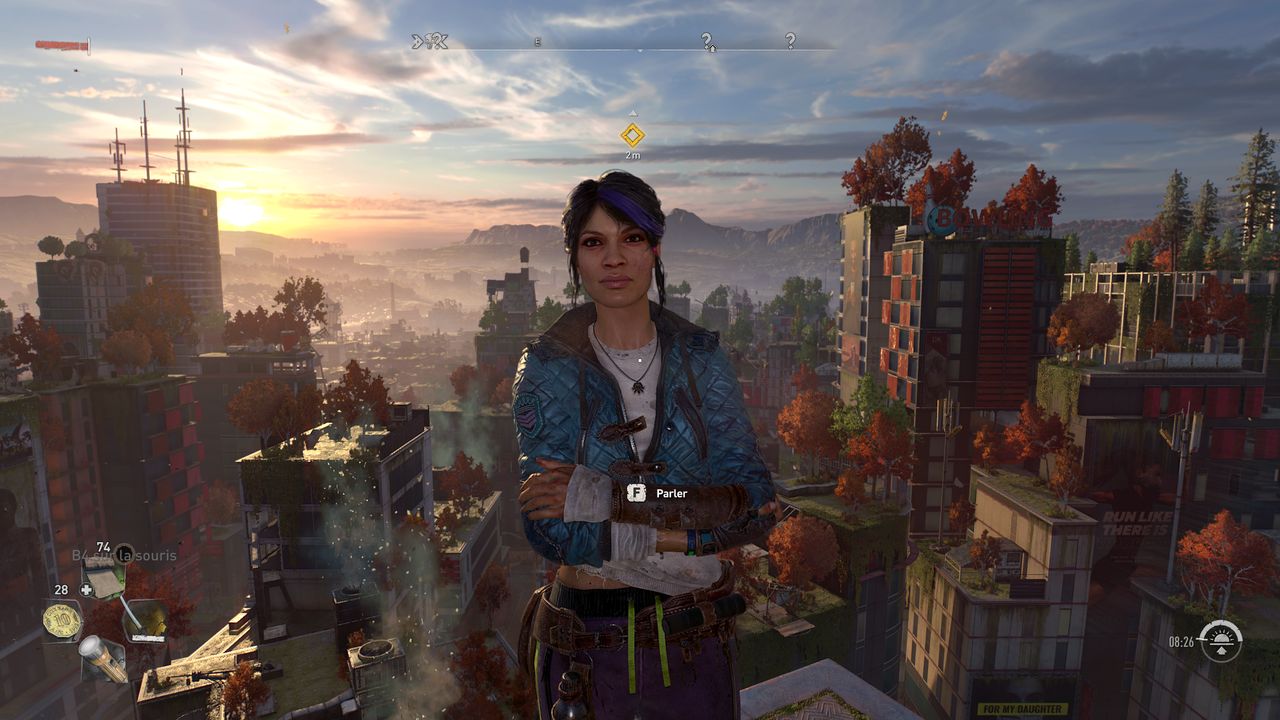
Task: Select the bandage healing item slot
Action: (103, 577)
